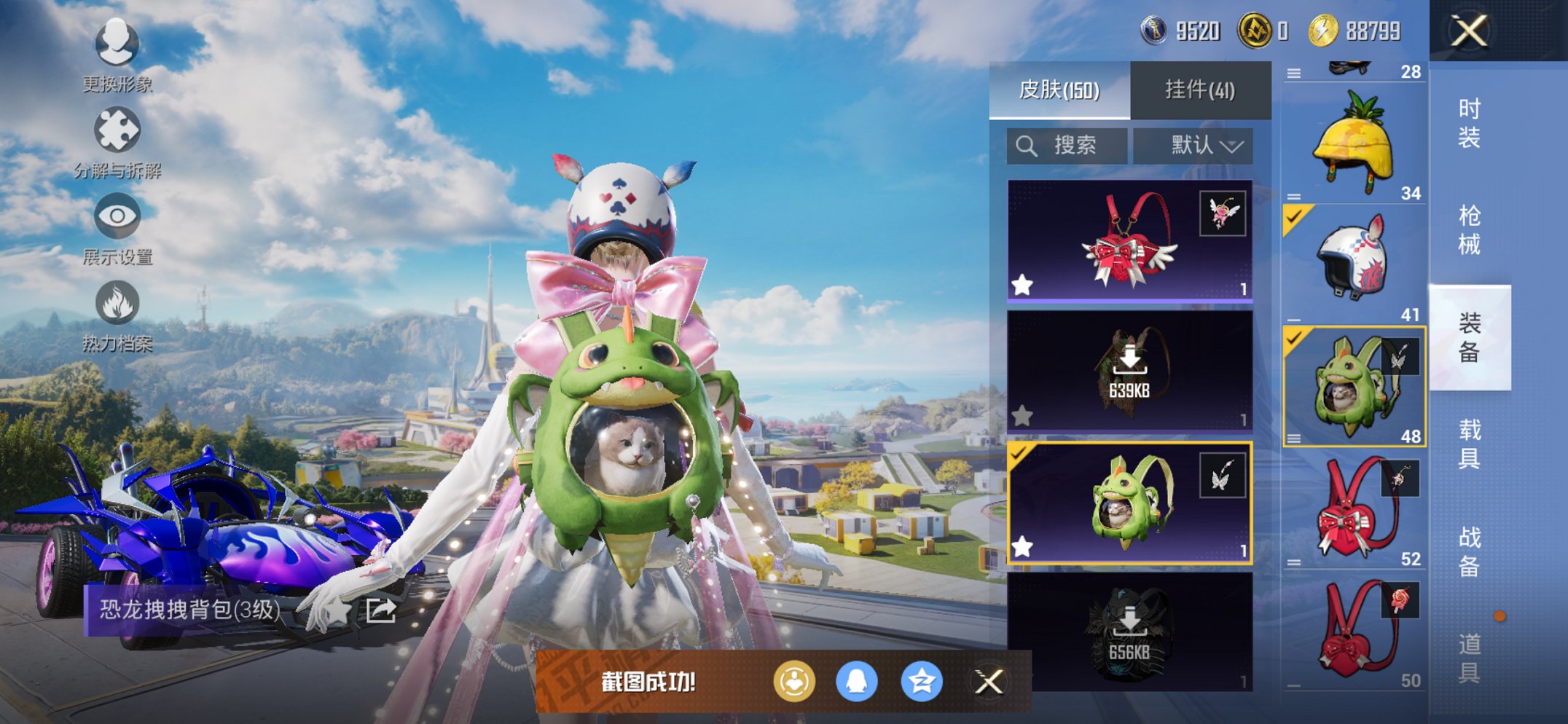Open the 枪械 firearms category
The width and height of the screenshot is (1568, 724).
(x=1469, y=230)
